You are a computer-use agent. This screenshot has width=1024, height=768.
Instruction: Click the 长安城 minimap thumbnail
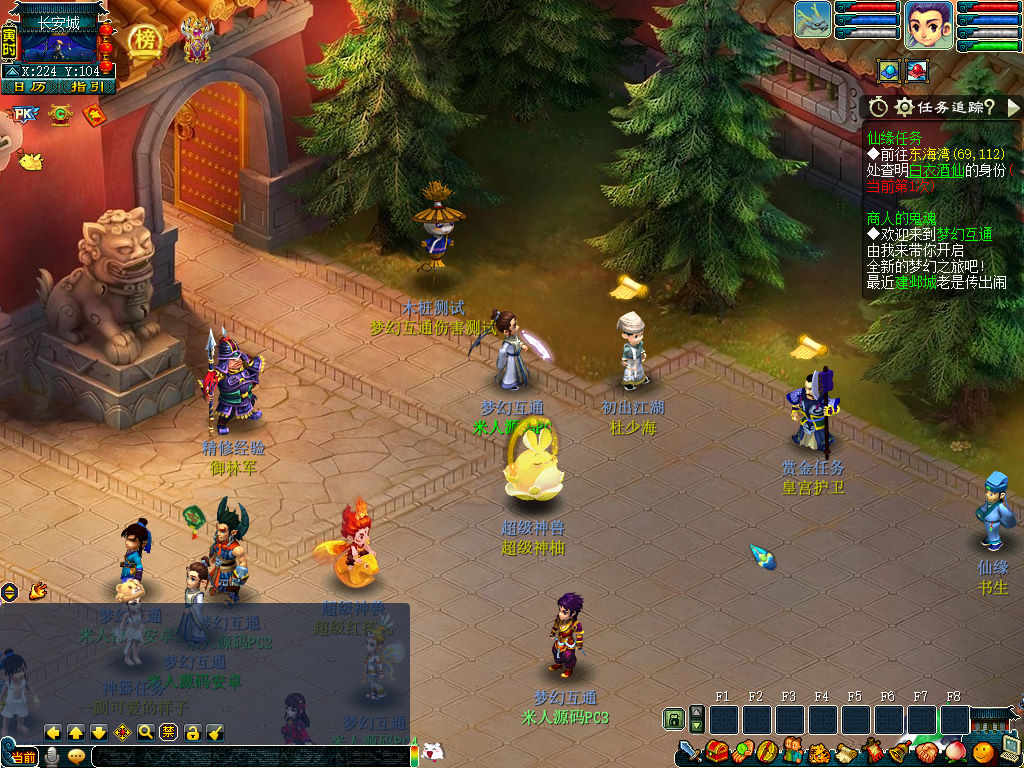pos(59,46)
